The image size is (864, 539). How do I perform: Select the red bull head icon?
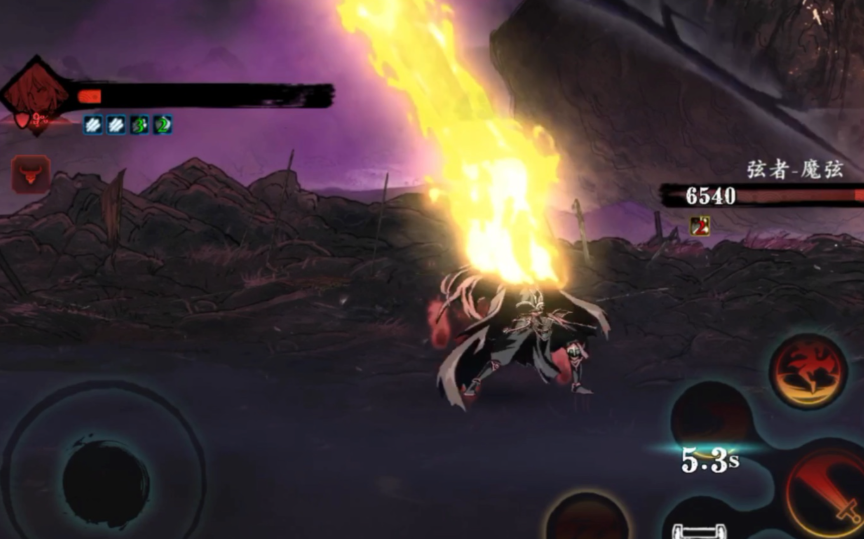(30, 174)
